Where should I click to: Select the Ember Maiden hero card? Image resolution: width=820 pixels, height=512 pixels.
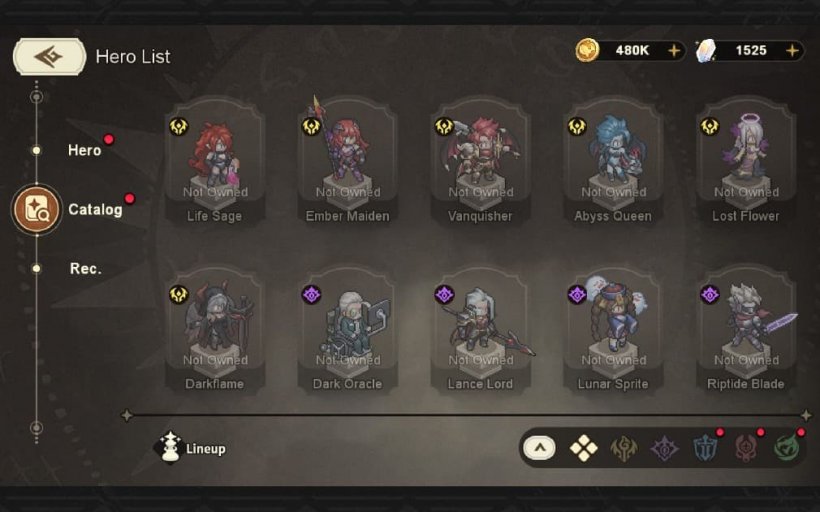pyautogui.click(x=347, y=165)
